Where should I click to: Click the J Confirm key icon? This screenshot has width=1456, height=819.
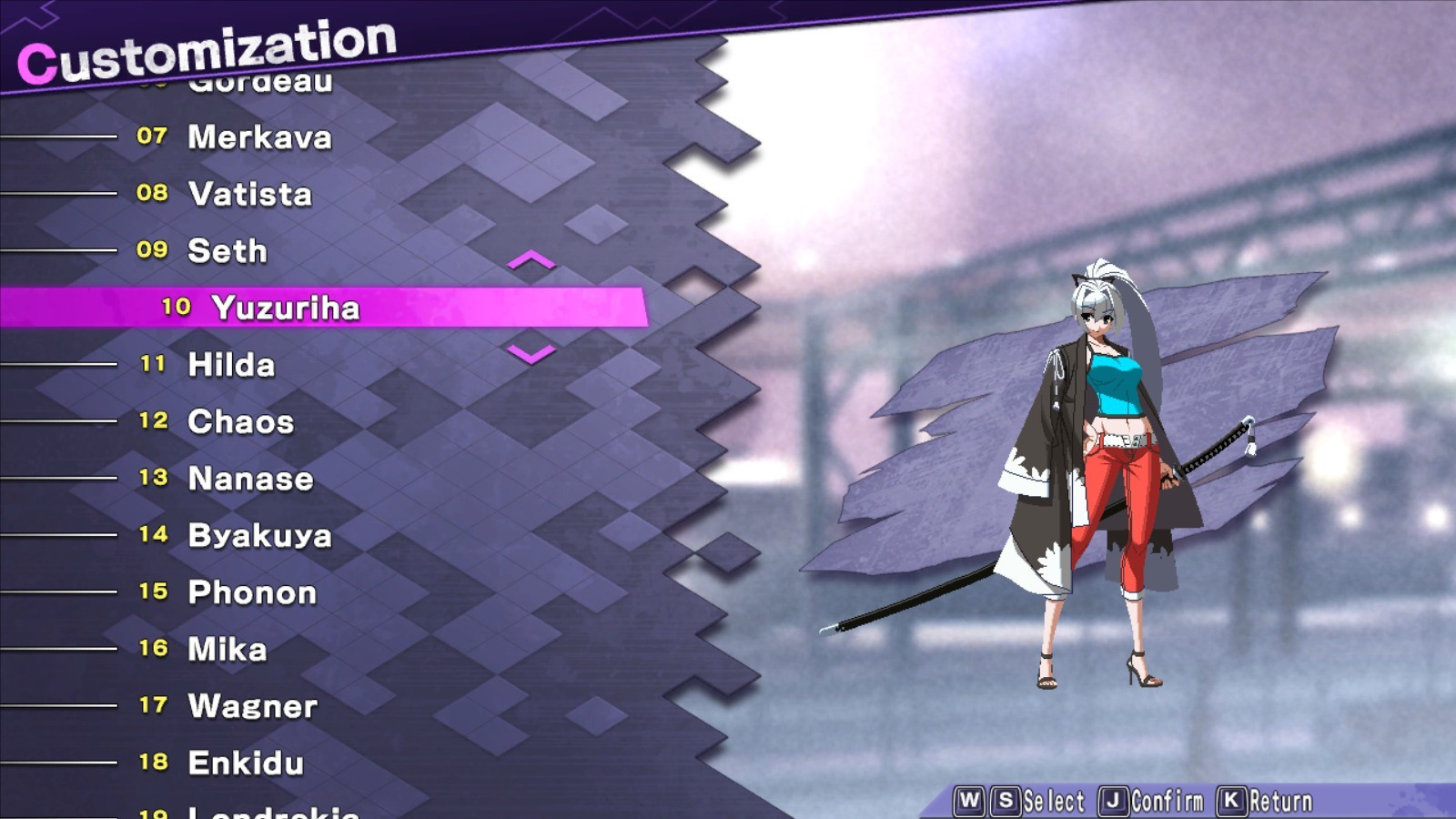tap(1114, 799)
